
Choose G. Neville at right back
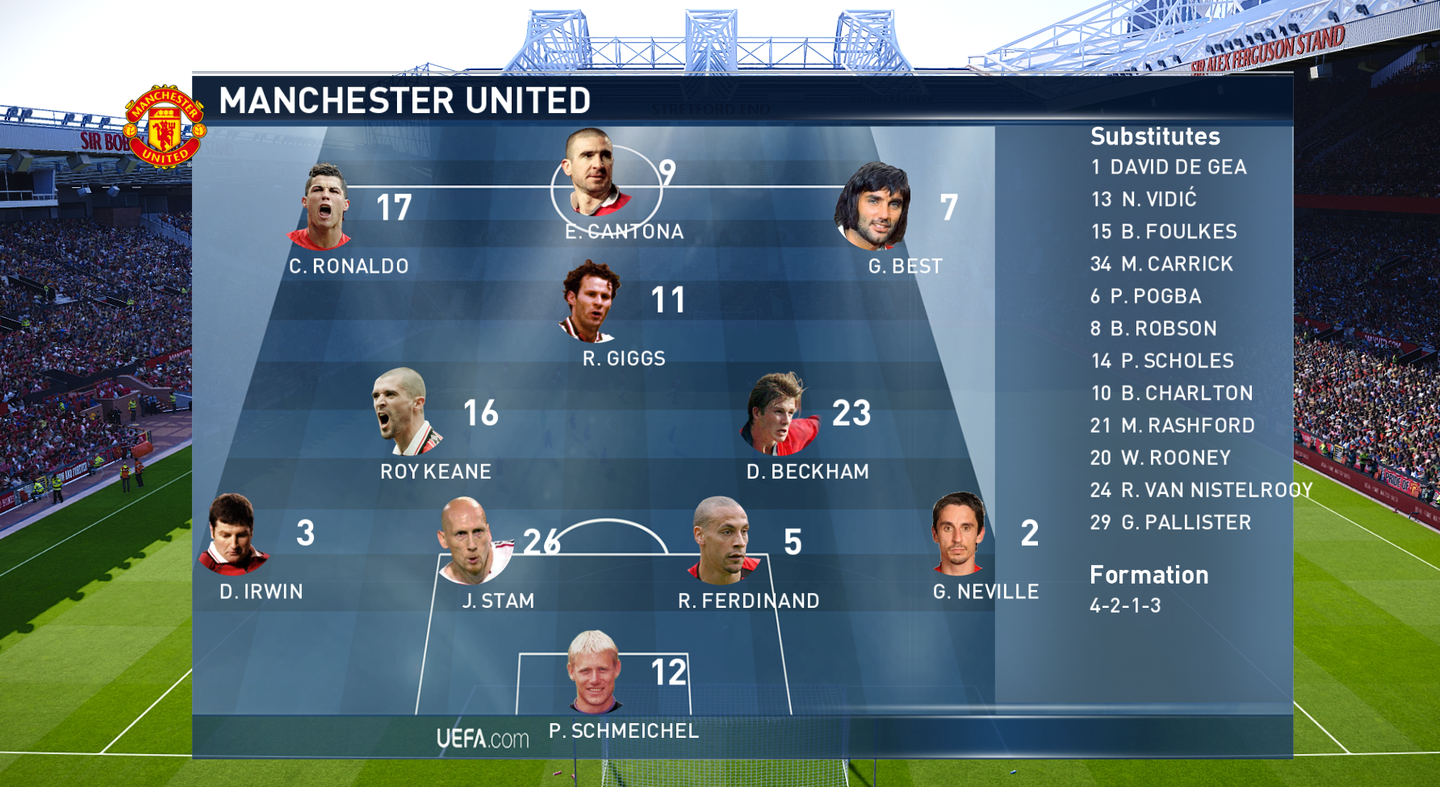click(959, 533)
